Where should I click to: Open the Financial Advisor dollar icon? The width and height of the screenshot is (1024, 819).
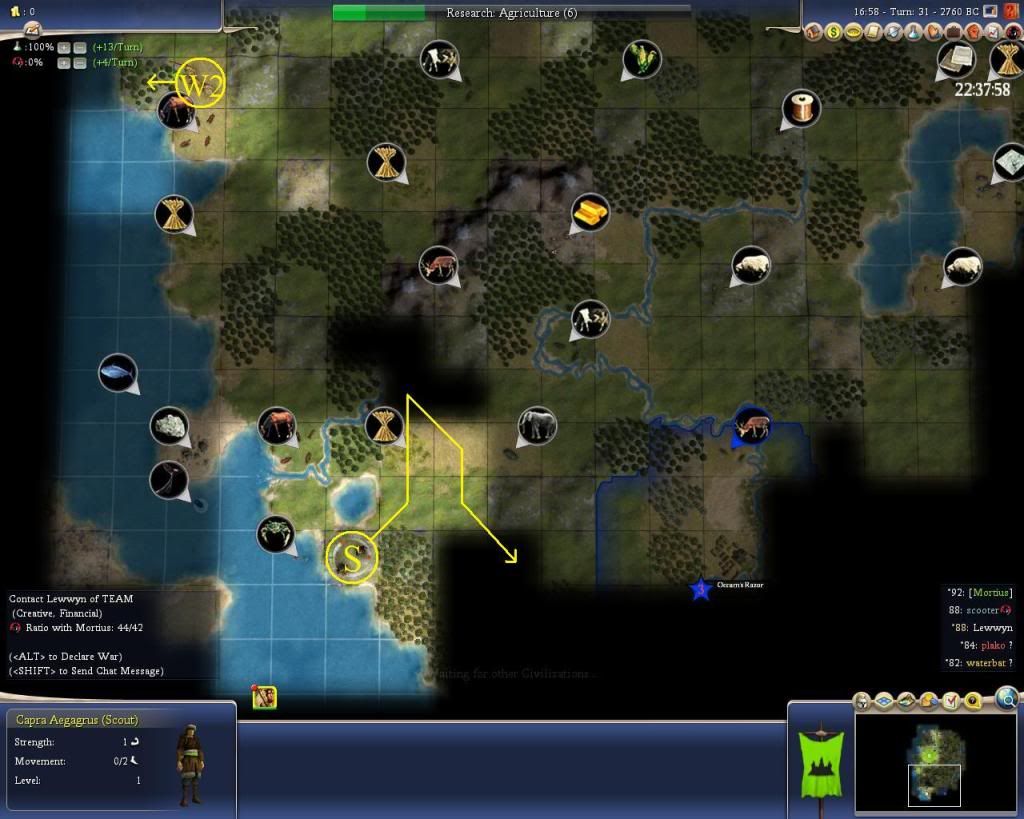[834, 32]
